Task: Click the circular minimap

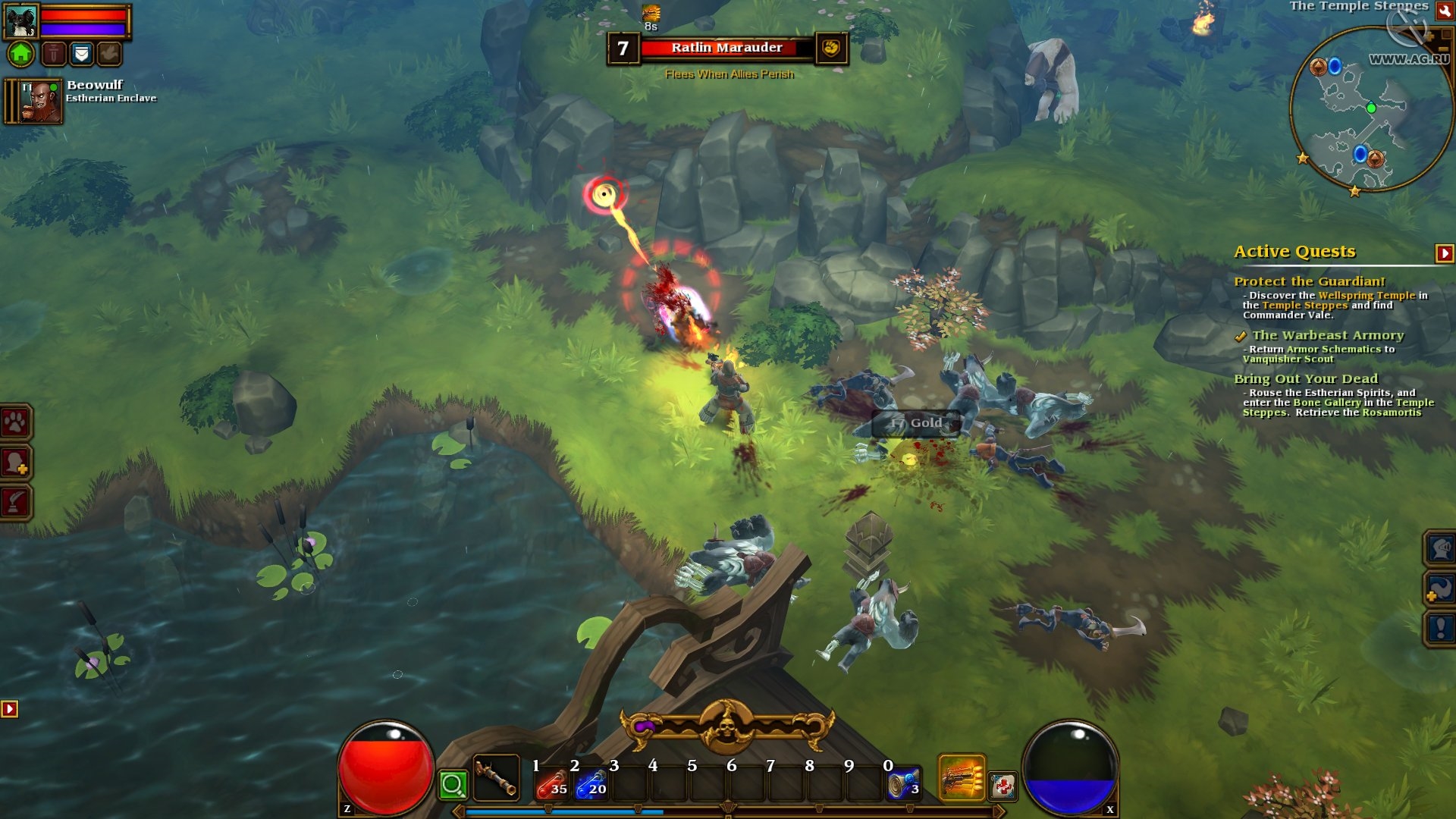Action: coord(1370,109)
